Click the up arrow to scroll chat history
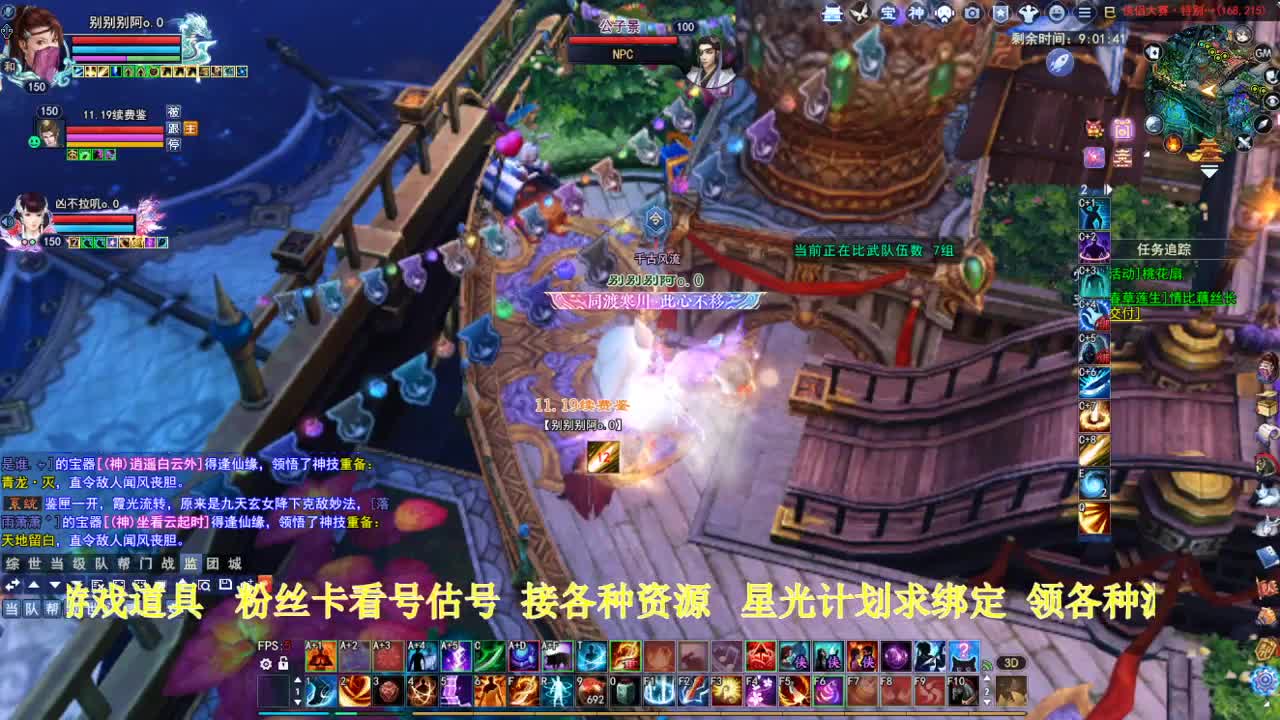The image size is (1280, 720). click(34, 583)
